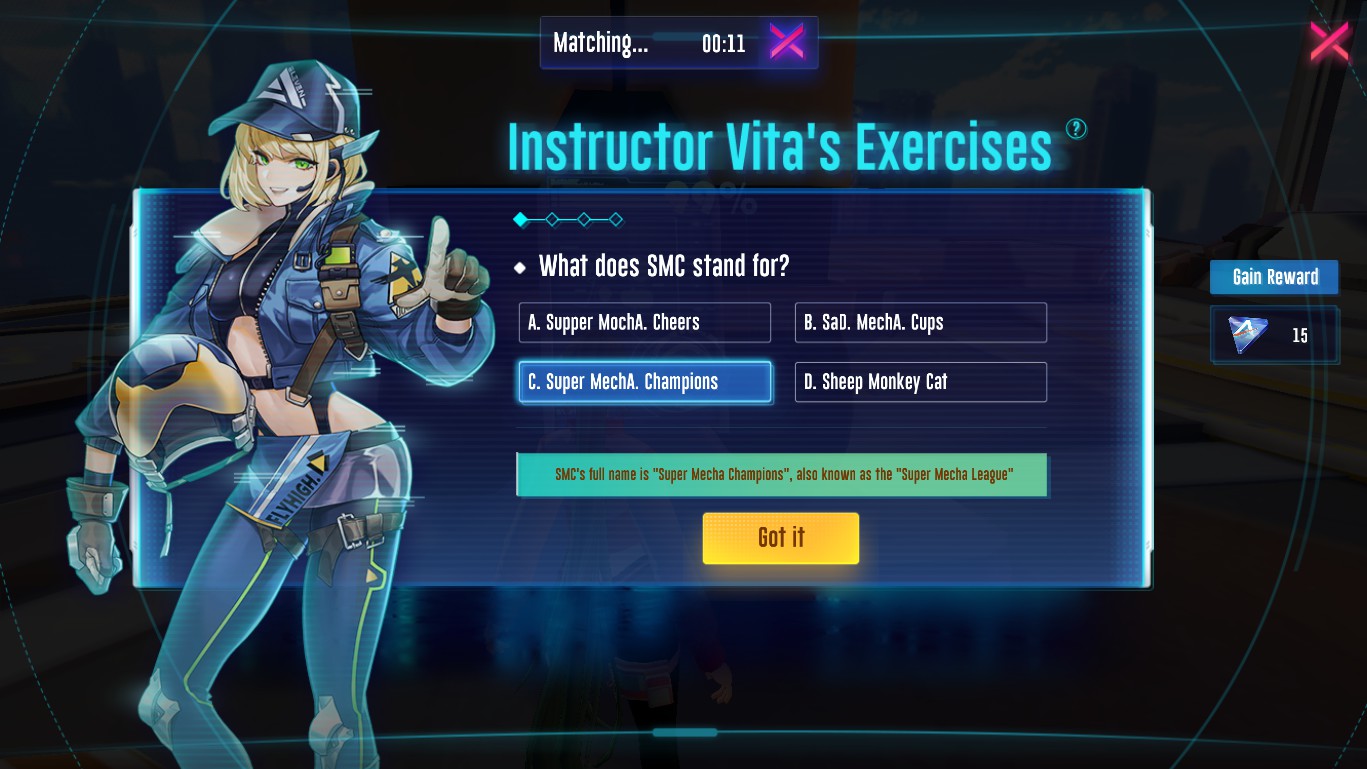Open the question mark help icon

(1076, 128)
